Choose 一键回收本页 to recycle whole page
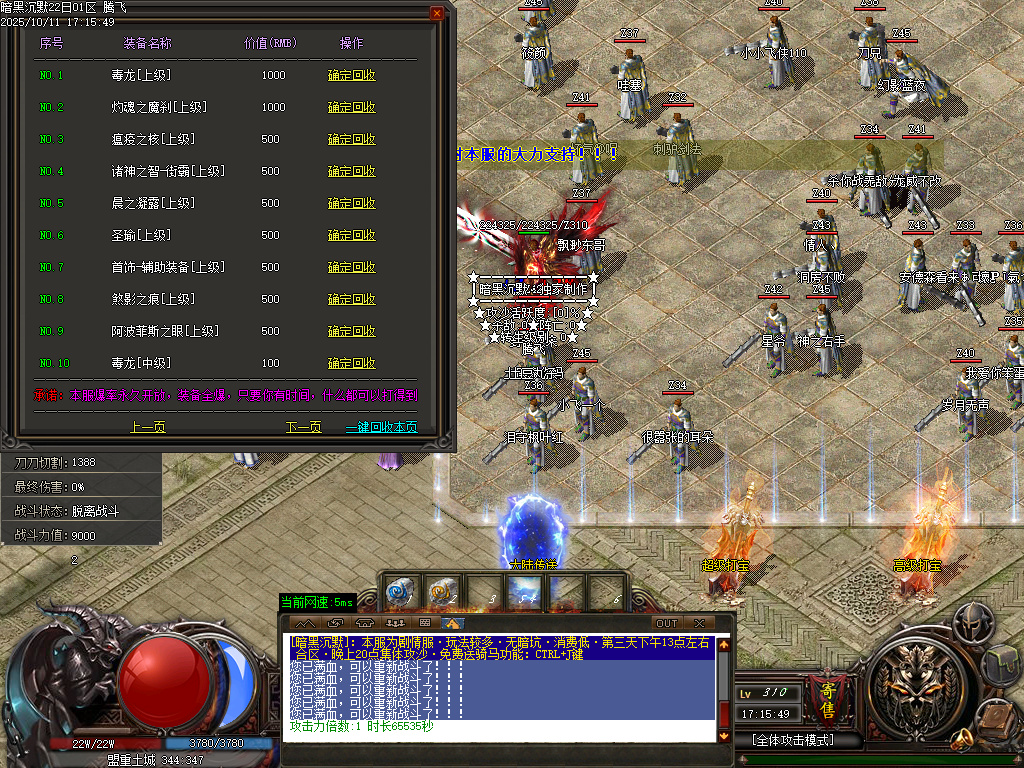 (381, 427)
